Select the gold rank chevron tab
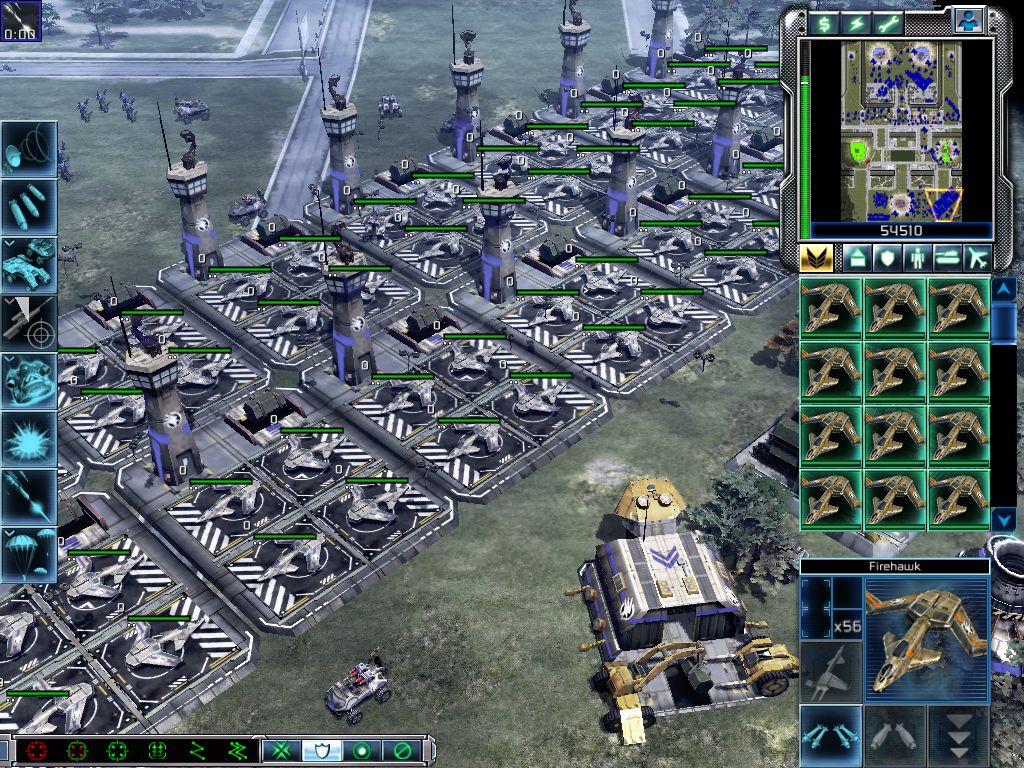 (x=816, y=258)
